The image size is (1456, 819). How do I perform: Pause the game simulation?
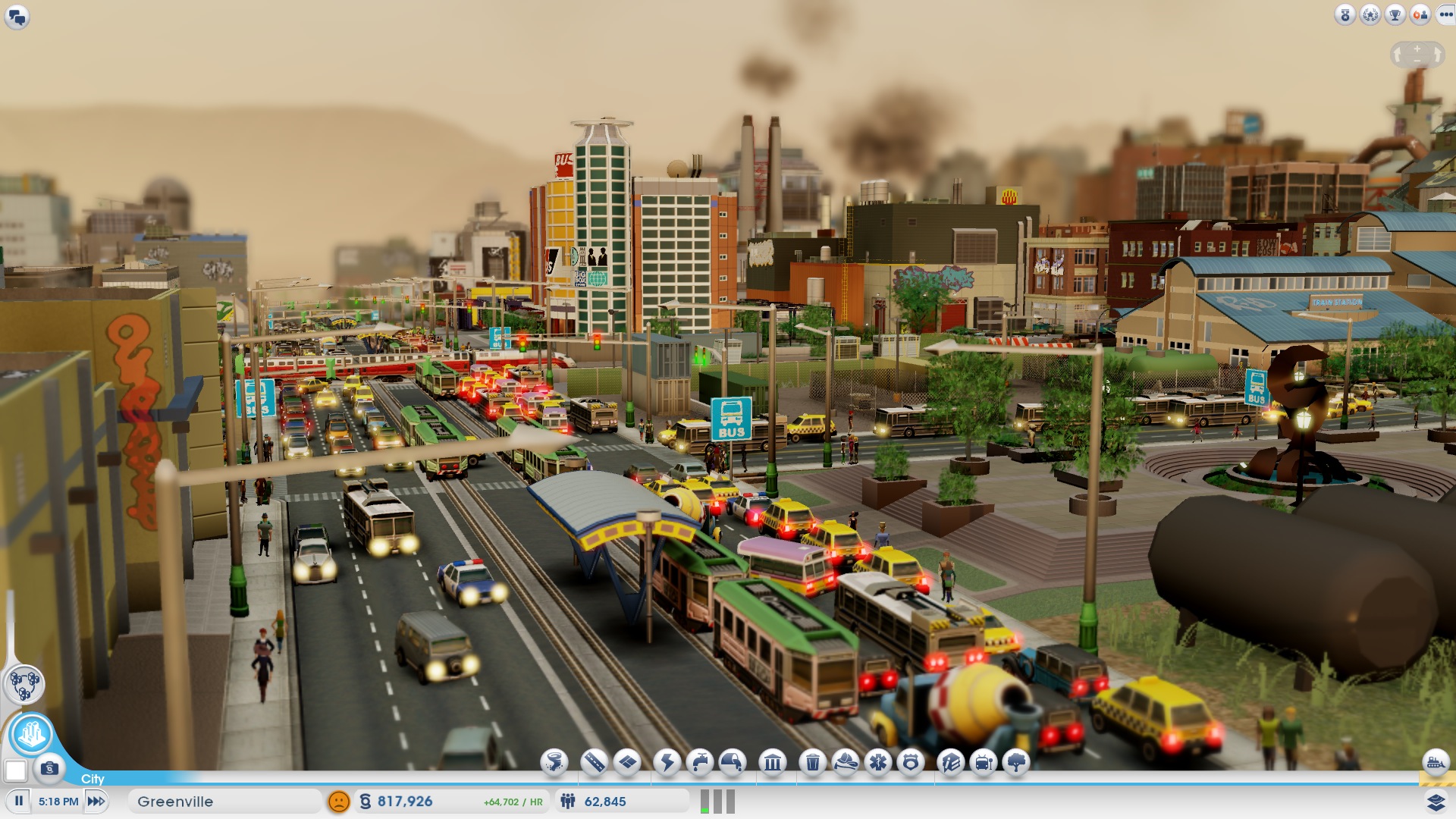click(x=17, y=800)
